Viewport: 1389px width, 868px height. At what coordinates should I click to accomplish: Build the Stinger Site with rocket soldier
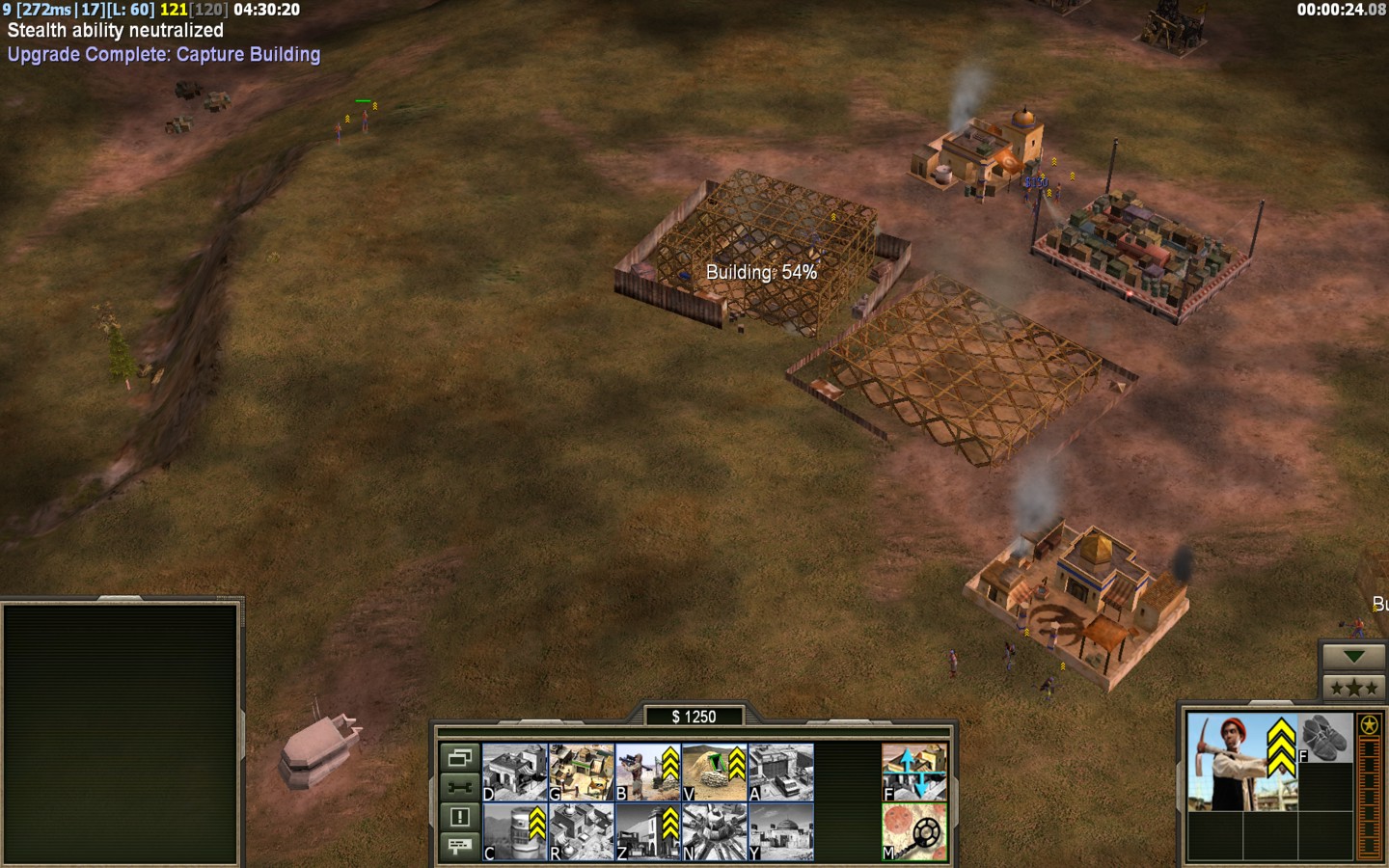pos(647,772)
